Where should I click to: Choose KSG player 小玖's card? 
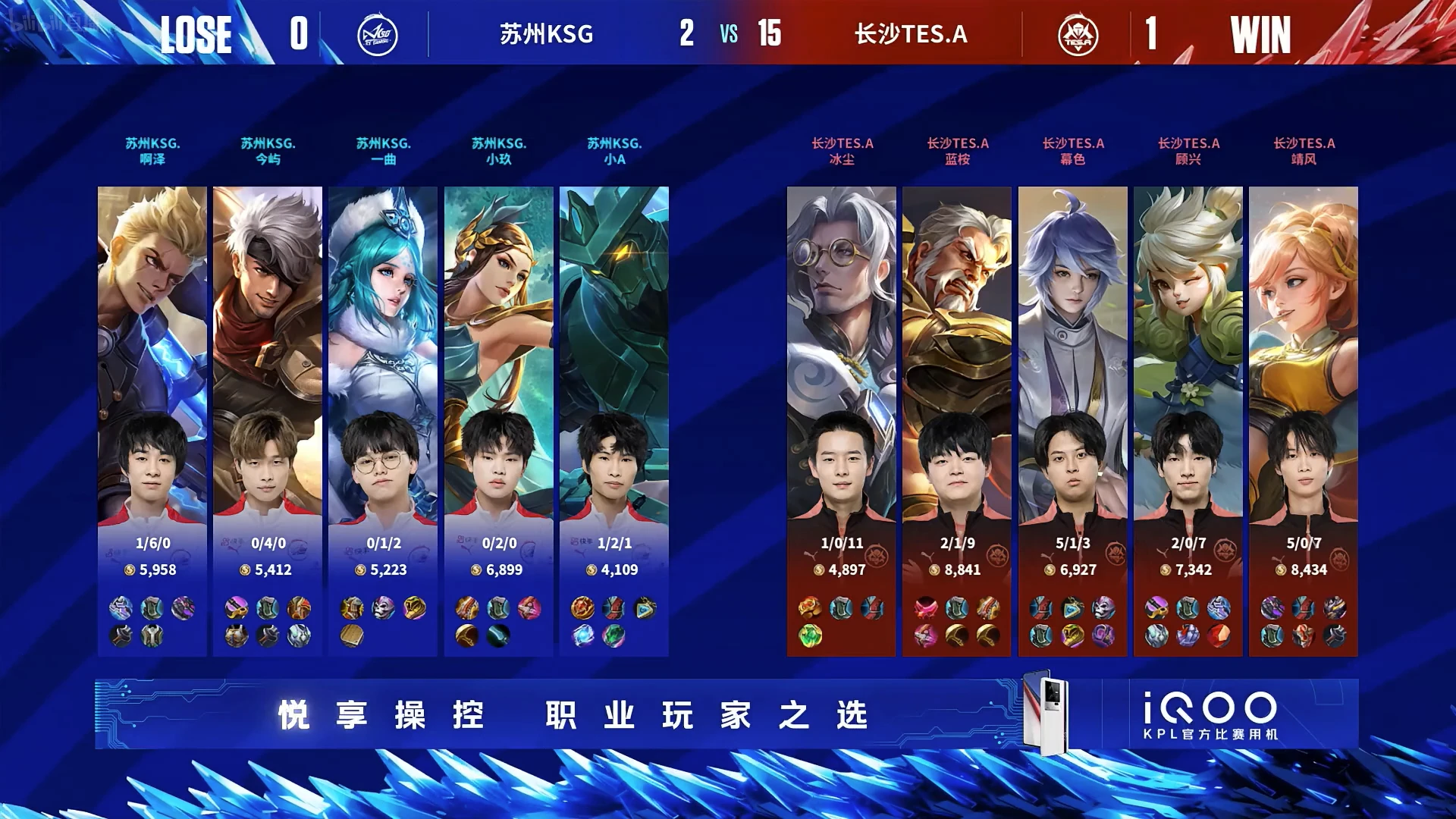pyautogui.click(x=498, y=421)
